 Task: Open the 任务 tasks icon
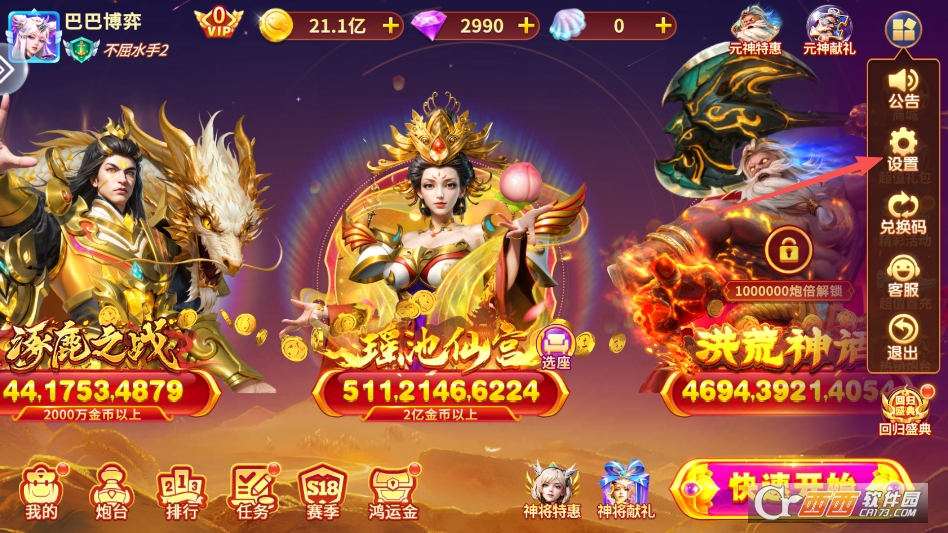coord(254,492)
